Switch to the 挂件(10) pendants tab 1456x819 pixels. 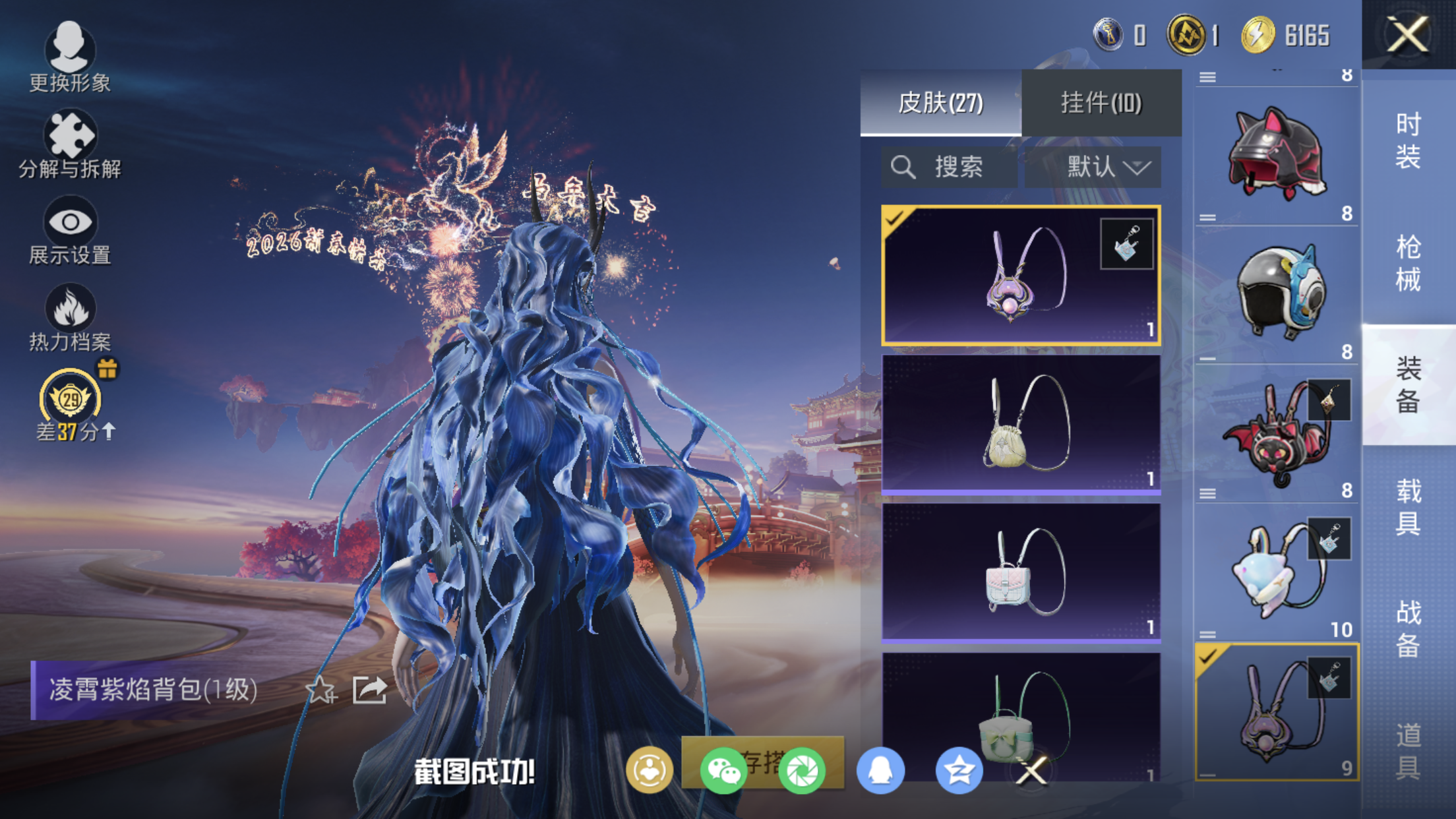pyautogui.click(x=1101, y=103)
